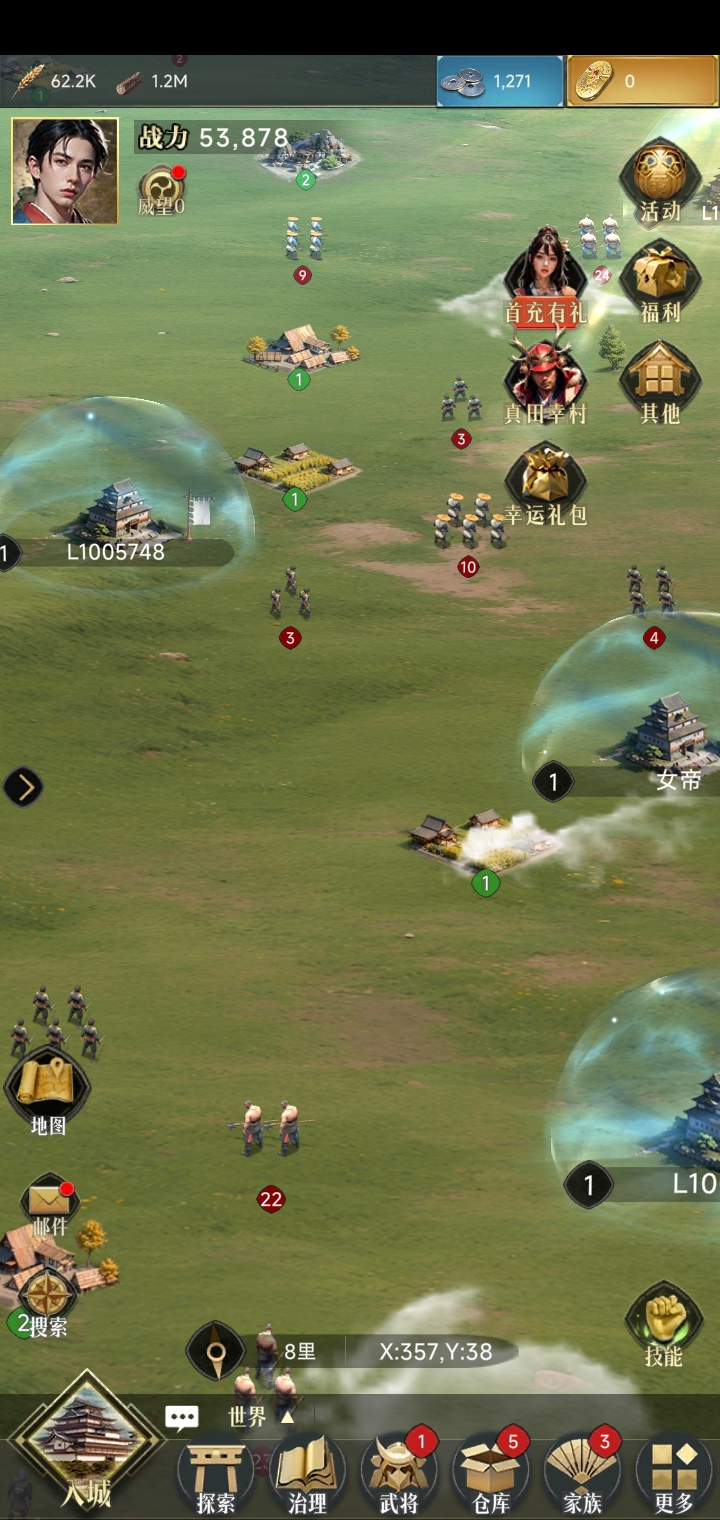
Task: Open the 邮件 mailbox
Action: coord(48,1204)
